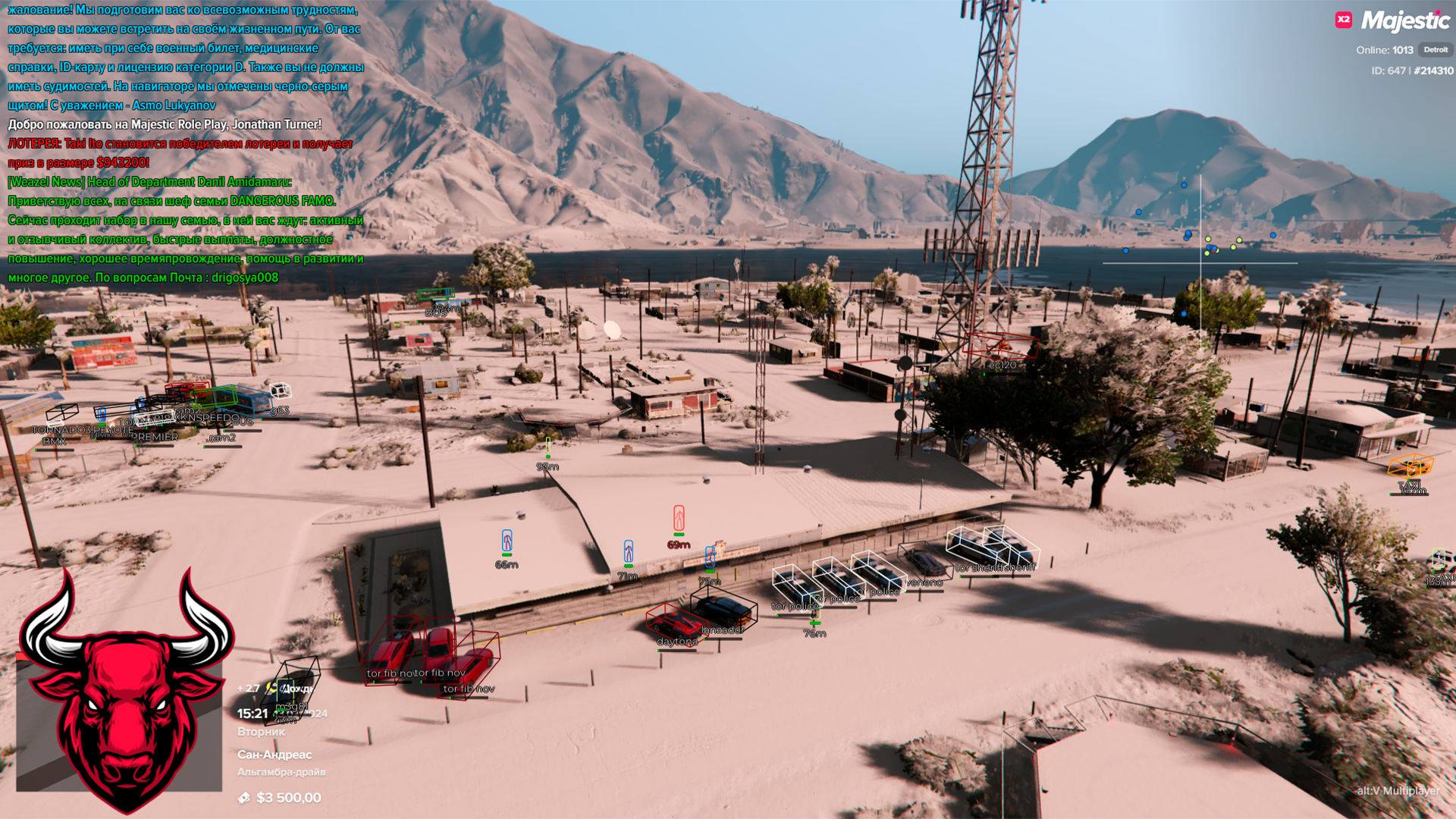Image resolution: width=1456 pixels, height=819 pixels.
Task: Click the Majestic server logo
Action: tap(1405, 20)
